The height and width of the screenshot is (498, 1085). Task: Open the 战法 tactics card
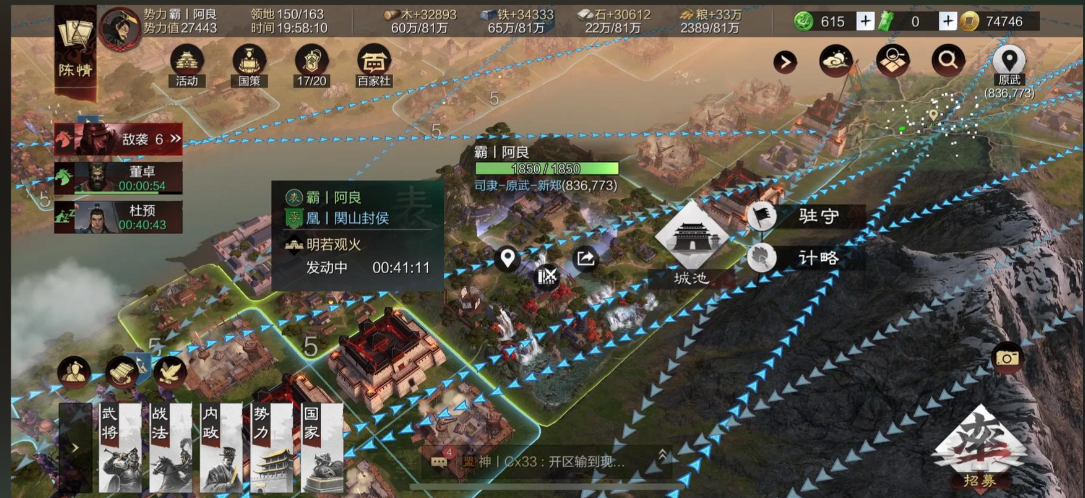169,447
